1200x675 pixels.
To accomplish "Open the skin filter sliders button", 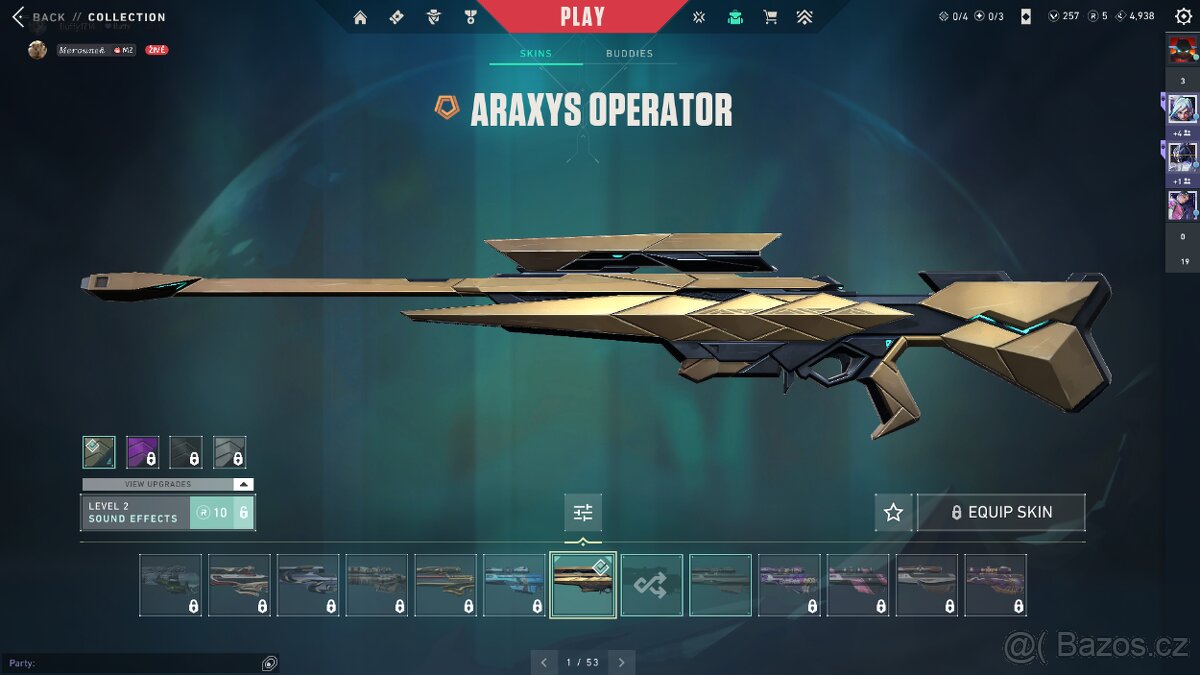I will click(583, 513).
